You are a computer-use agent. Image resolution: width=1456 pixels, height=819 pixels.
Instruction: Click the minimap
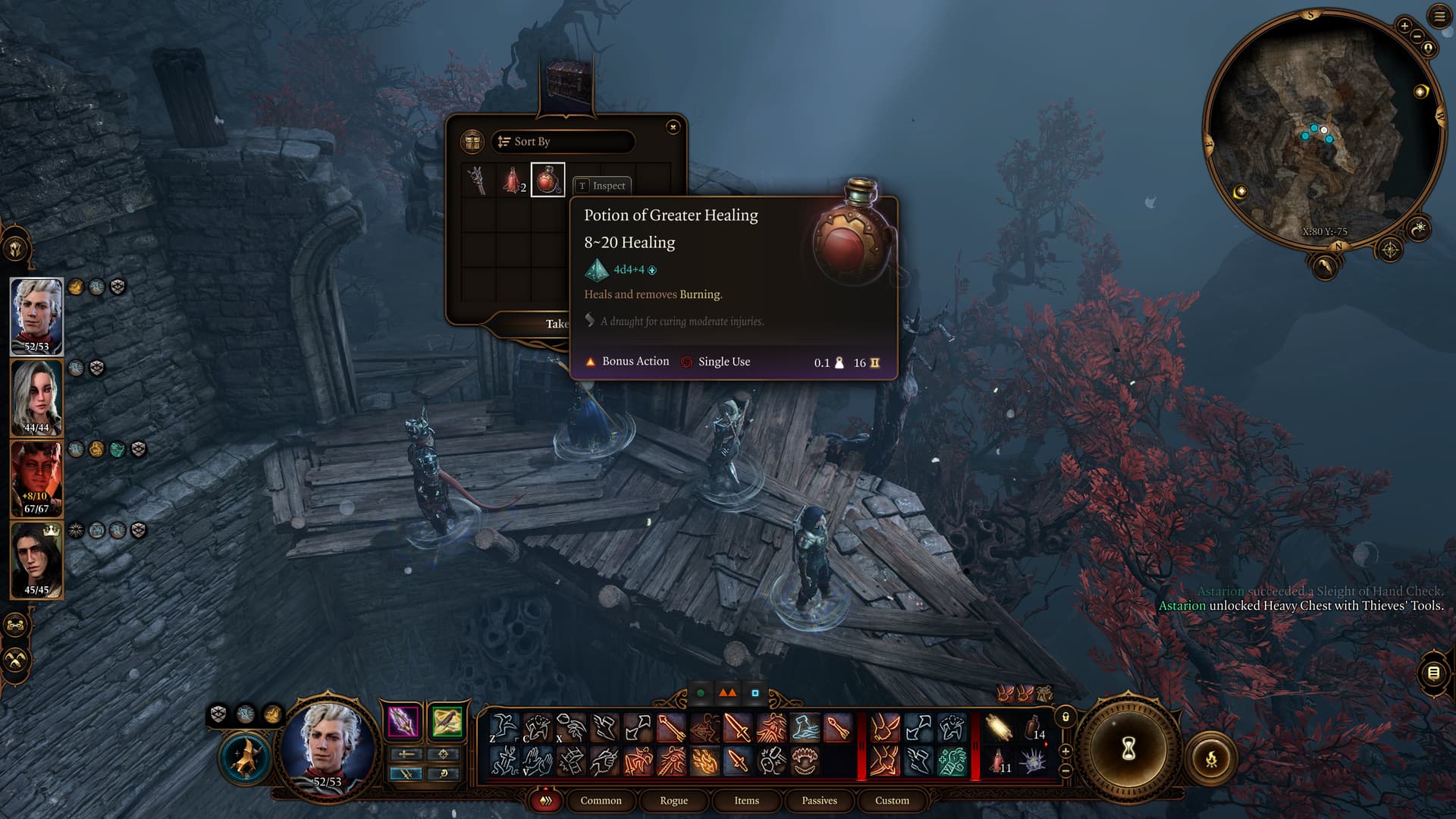pos(1319,129)
